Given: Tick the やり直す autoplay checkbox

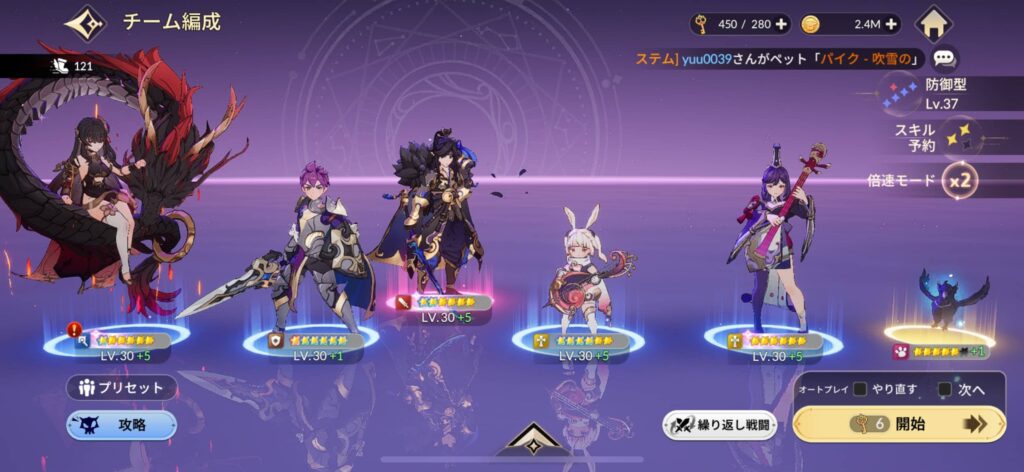Looking at the screenshot, I should [860, 389].
